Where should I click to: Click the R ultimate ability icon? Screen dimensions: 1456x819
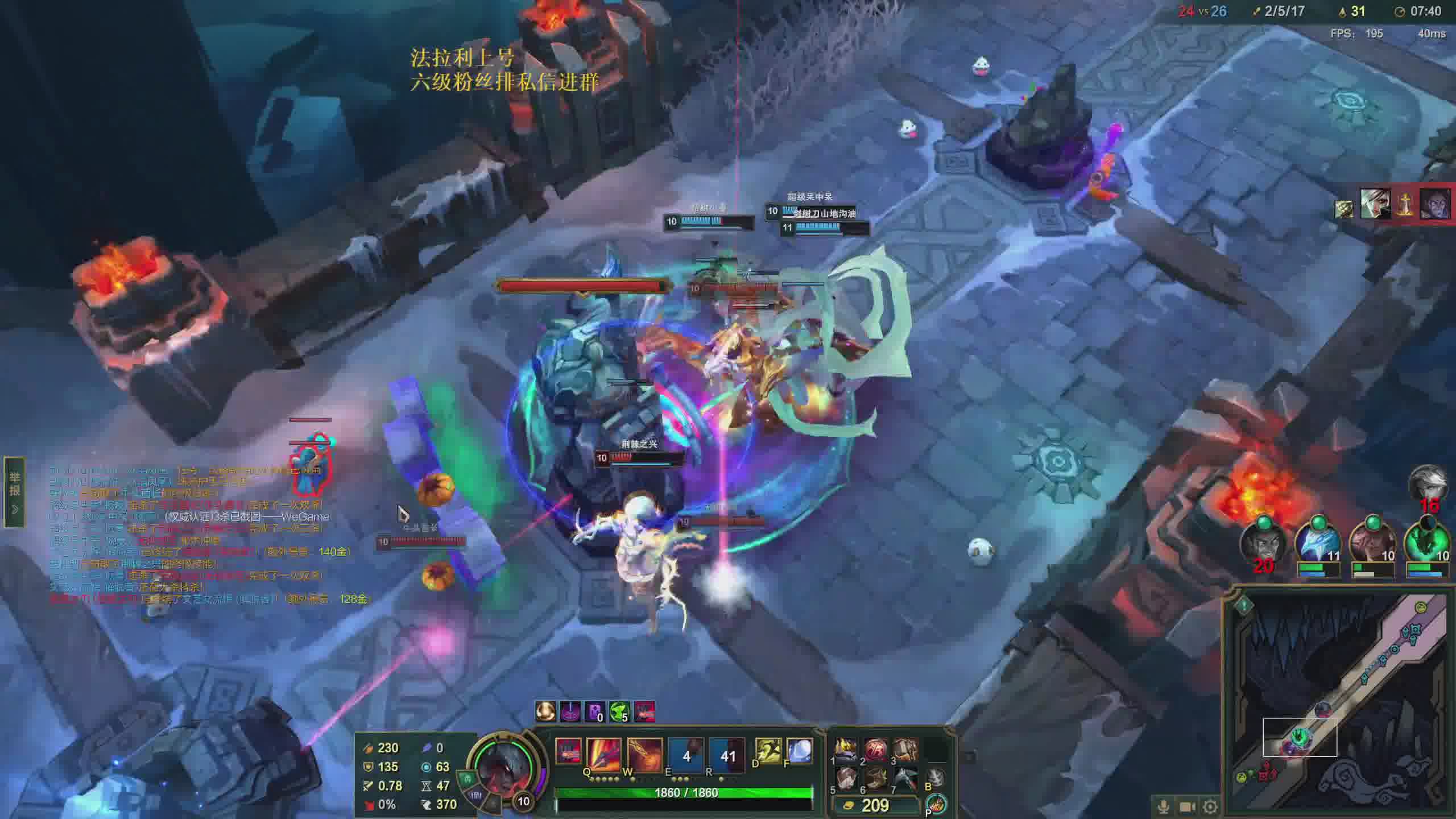click(x=727, y=755)
